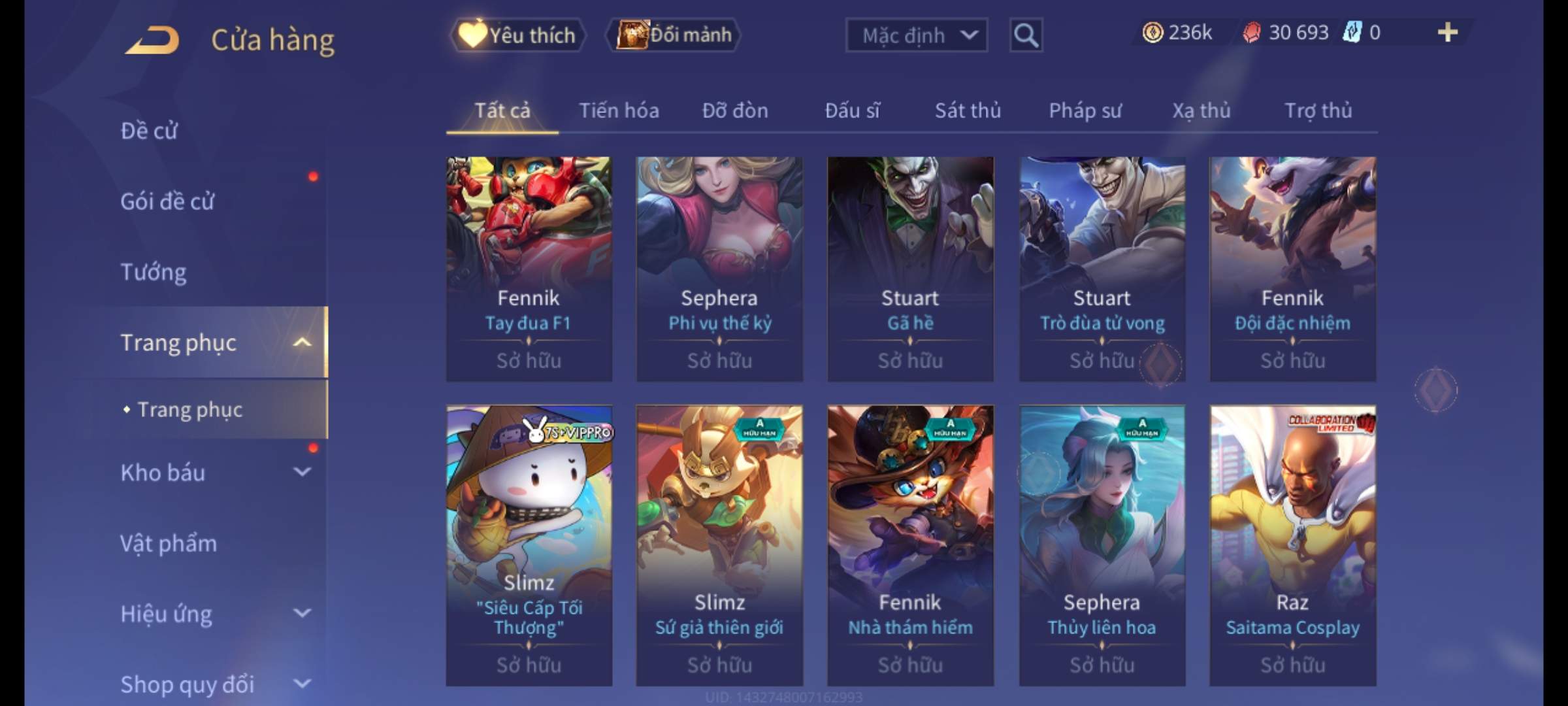Go to the Vật phẩm items section
1568x706 pixels.
coord(169,543)
